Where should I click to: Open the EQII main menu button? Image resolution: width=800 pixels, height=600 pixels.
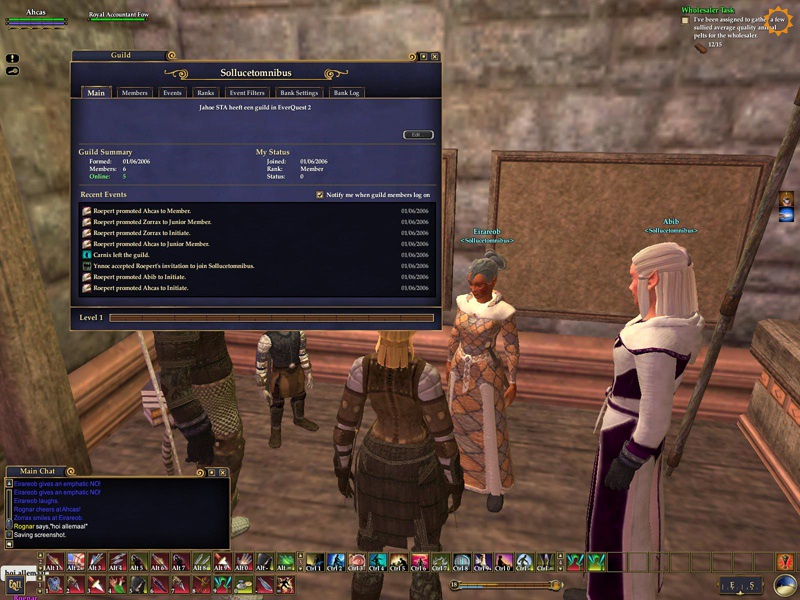(x=15, y=582)
